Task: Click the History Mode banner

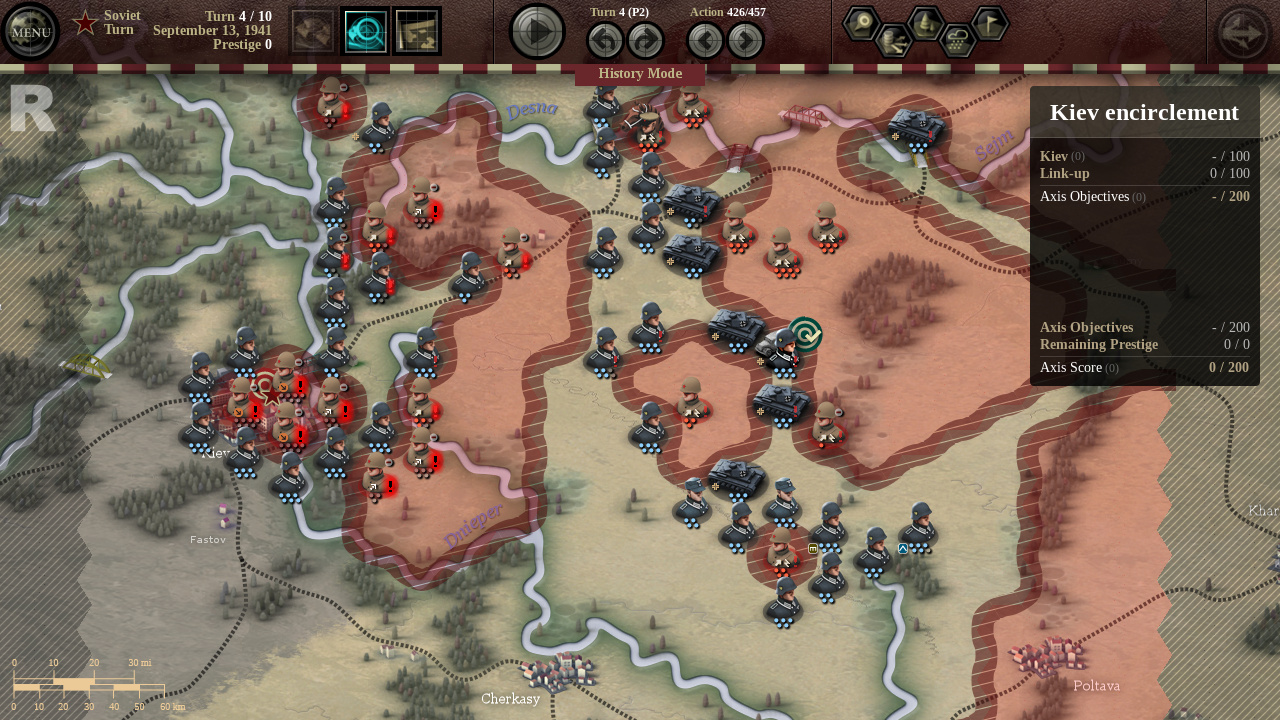Action: pyautogui.click(x=640, y=73)
